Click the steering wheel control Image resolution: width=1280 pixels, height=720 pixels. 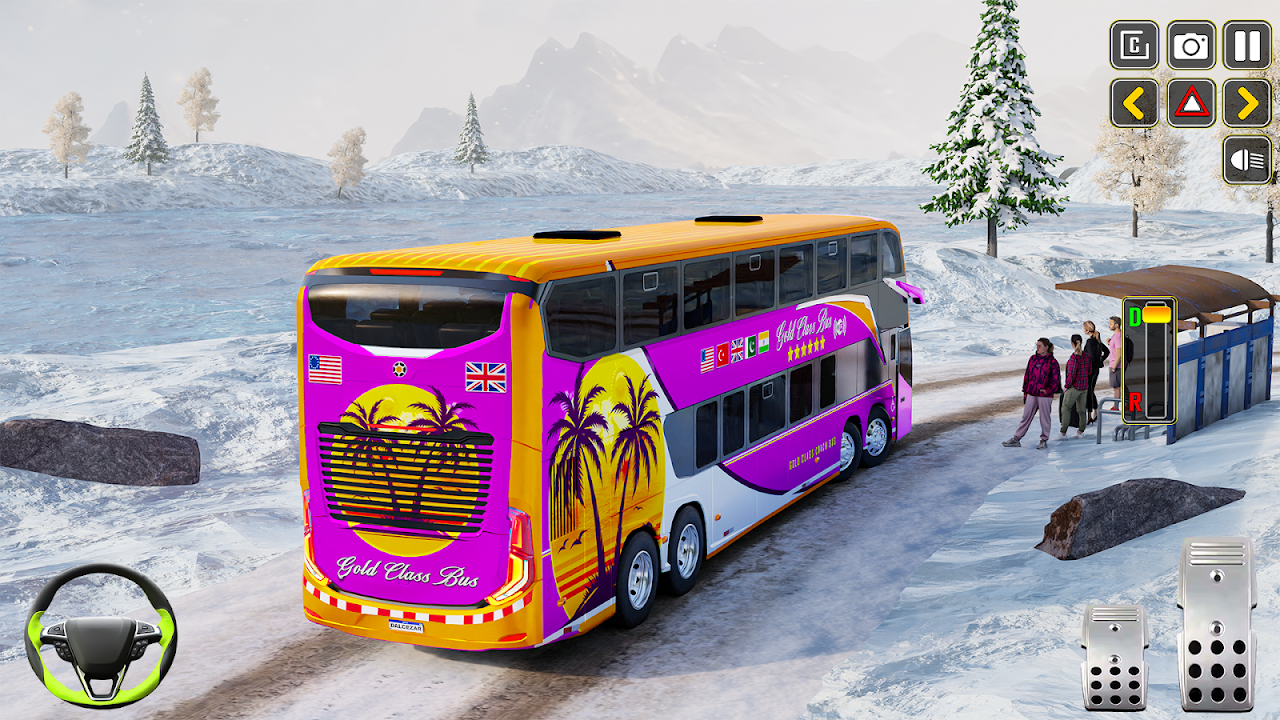(100, 632)
